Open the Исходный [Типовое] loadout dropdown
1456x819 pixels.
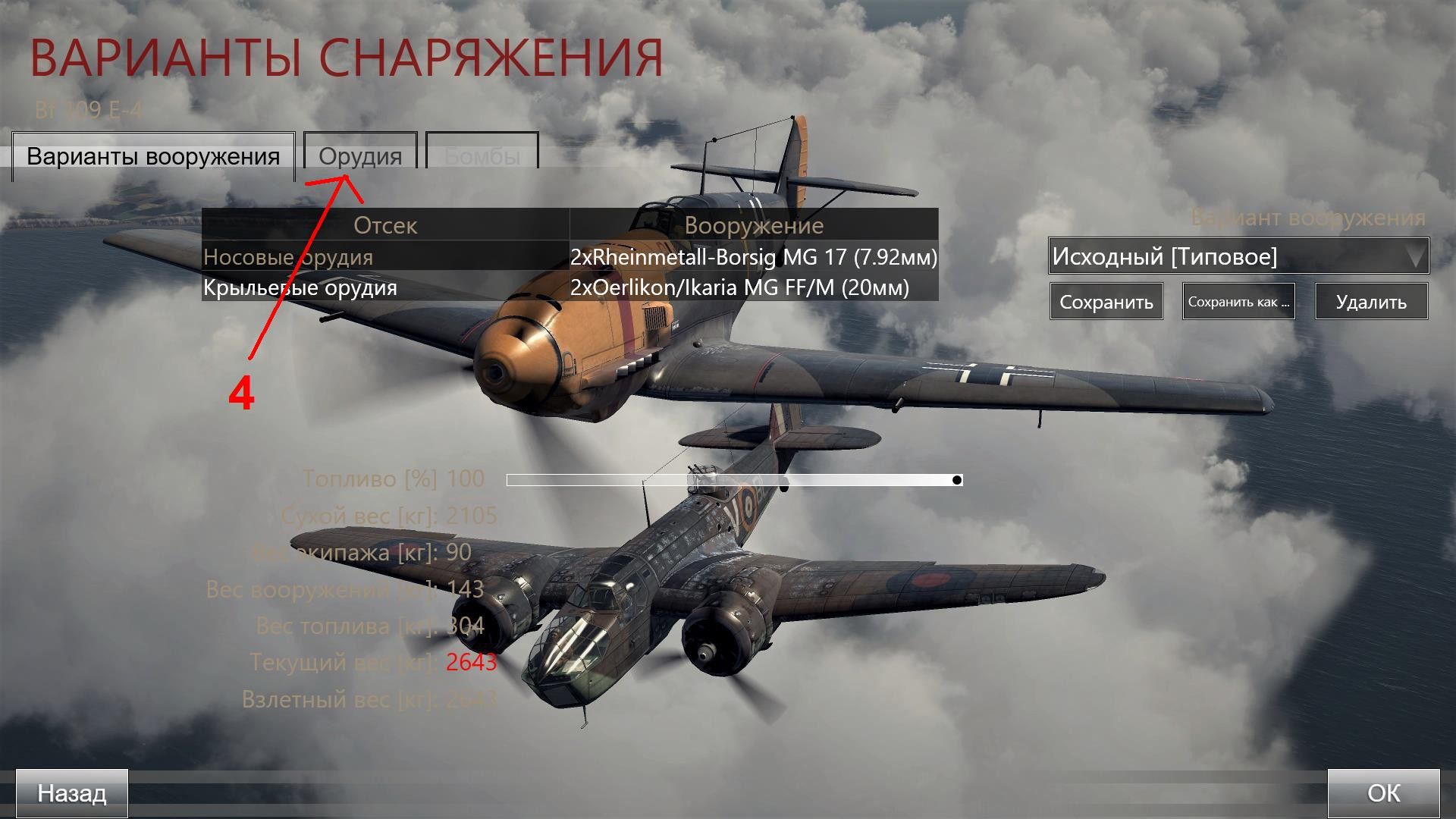point(1238,256)
